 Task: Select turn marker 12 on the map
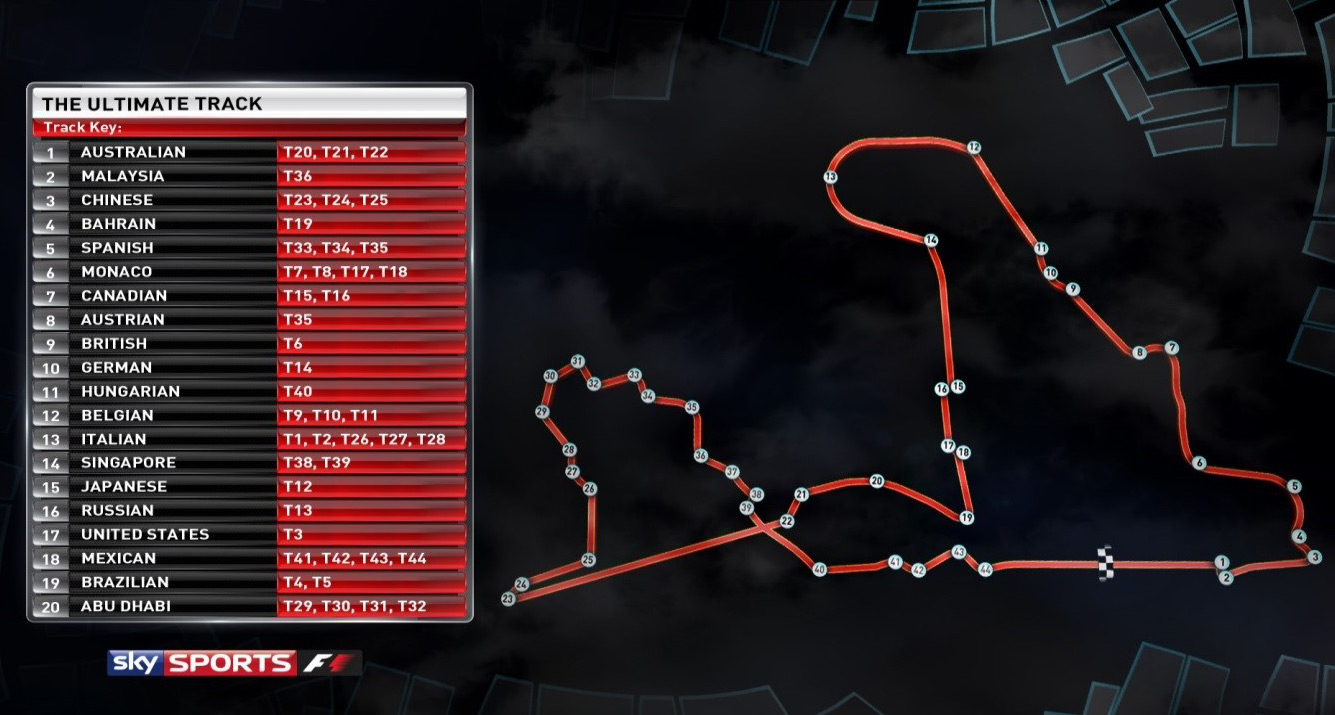(x=973, y=147)
